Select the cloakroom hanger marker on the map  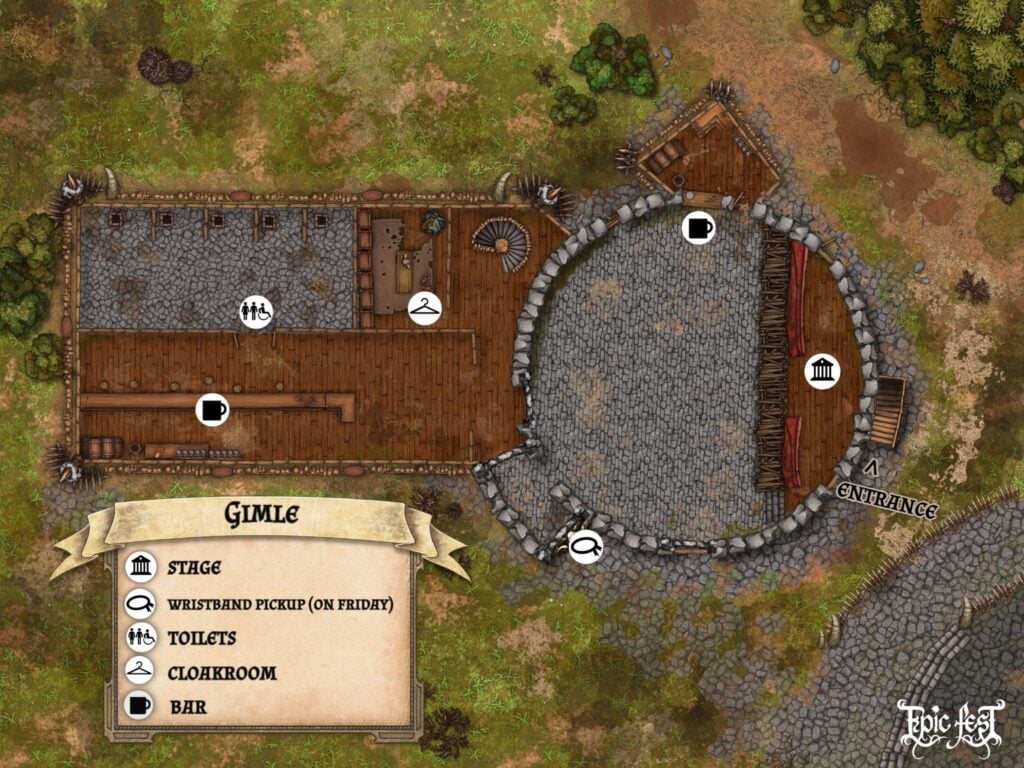[425, 308]
